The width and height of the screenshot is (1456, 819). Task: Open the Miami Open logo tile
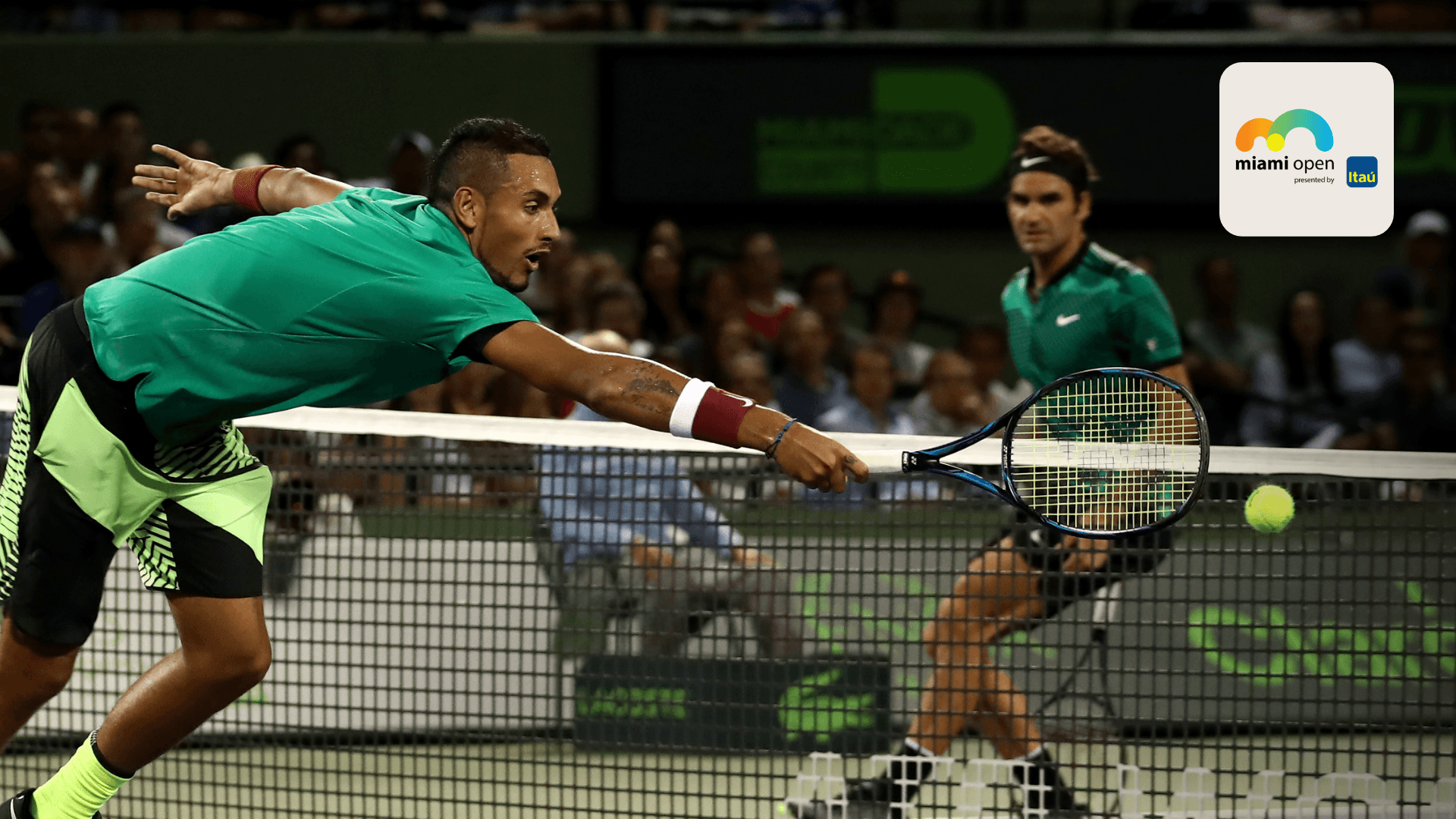[x=1306, y=149]
